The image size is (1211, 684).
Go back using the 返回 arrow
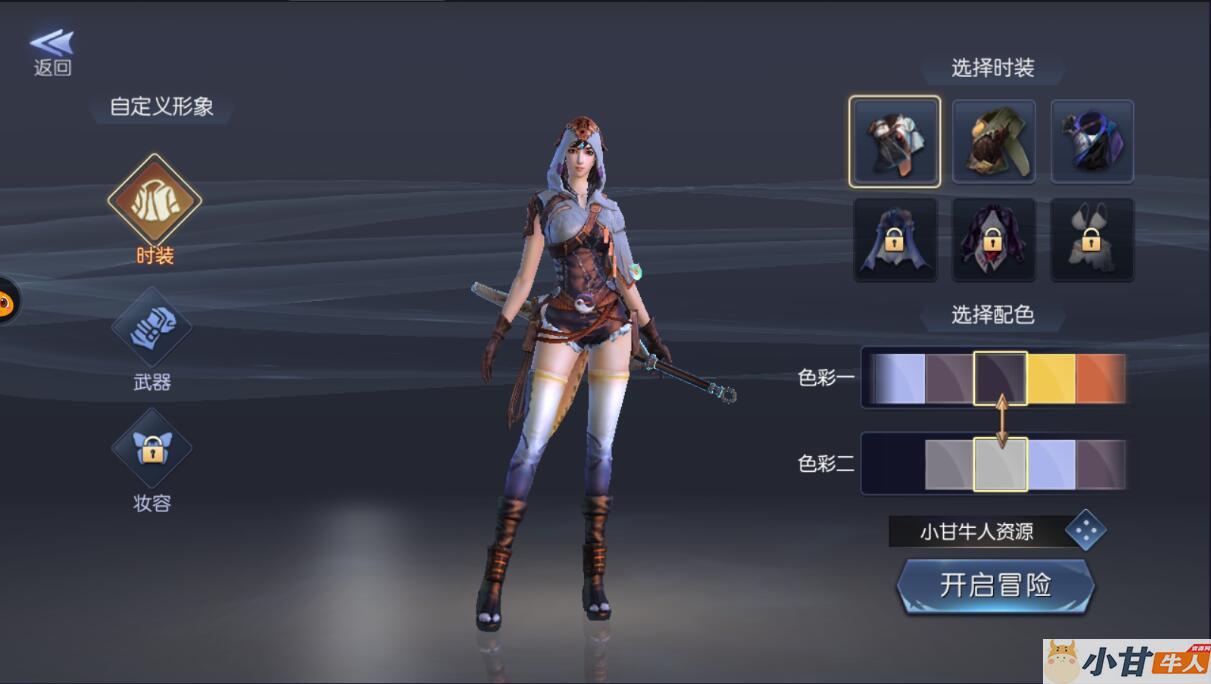pos(52,52)
